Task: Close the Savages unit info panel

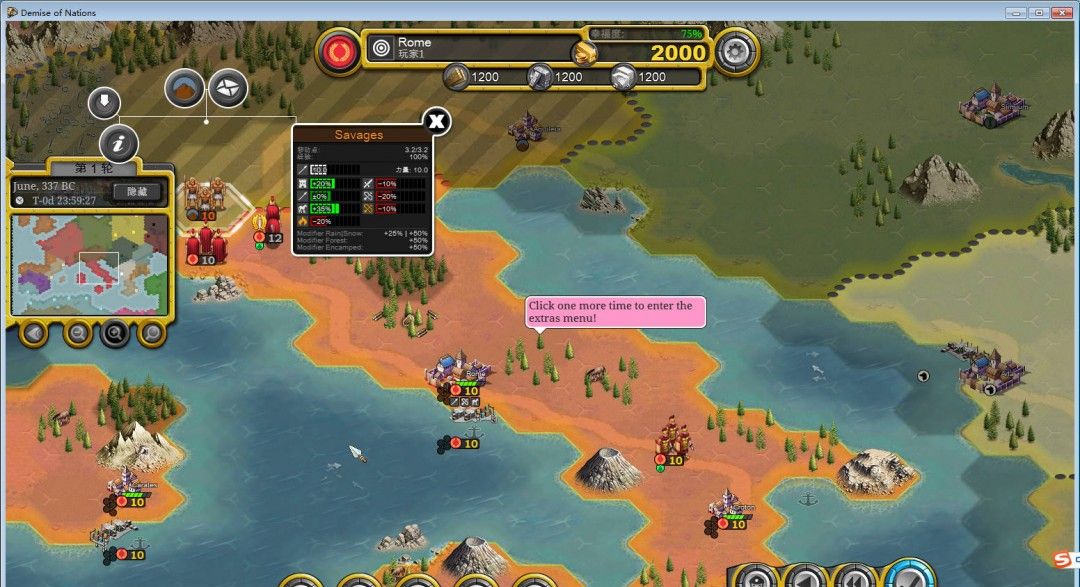Action: pyautogui.click(x=436, y=122)
